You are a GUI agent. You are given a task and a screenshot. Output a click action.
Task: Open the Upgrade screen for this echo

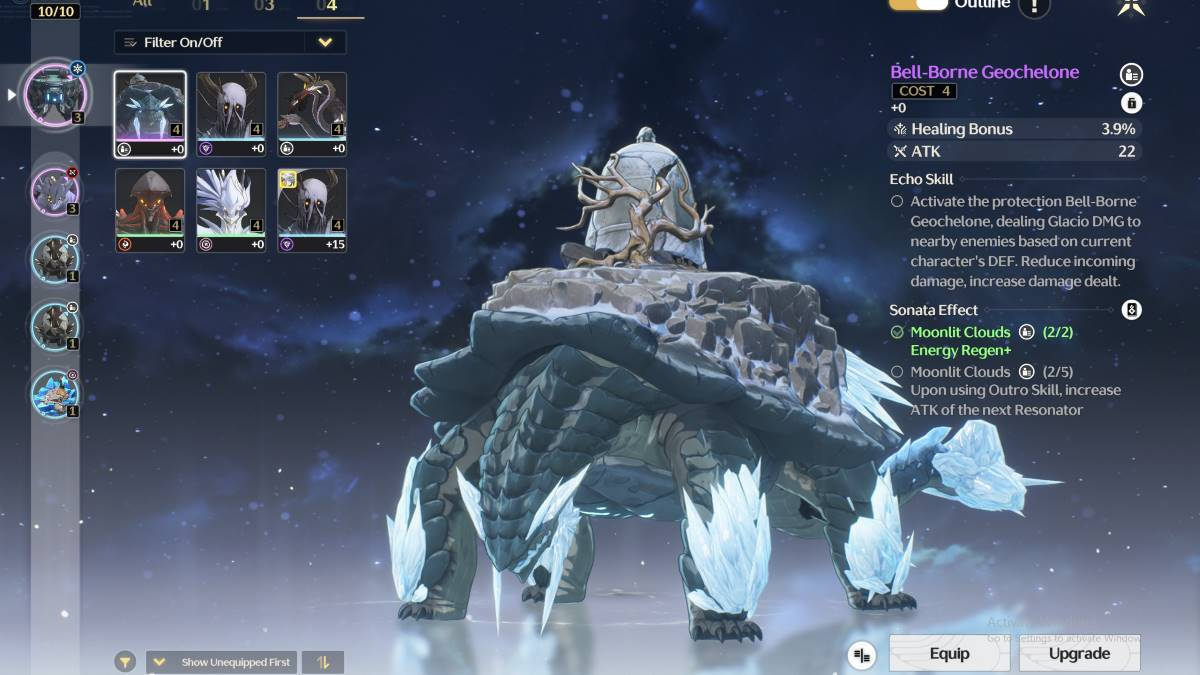tap(1079, 653)
